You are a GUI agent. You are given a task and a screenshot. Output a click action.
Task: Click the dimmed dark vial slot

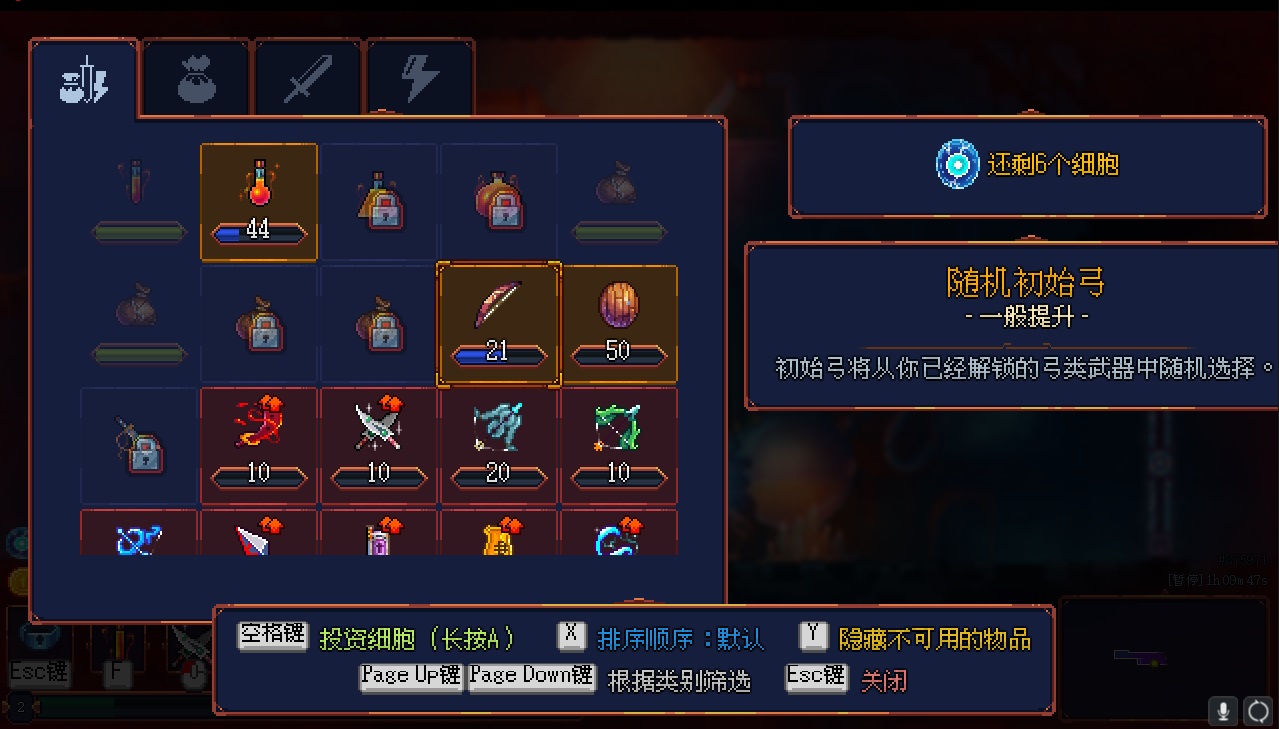pyautogui.click(x=139, y=202)
